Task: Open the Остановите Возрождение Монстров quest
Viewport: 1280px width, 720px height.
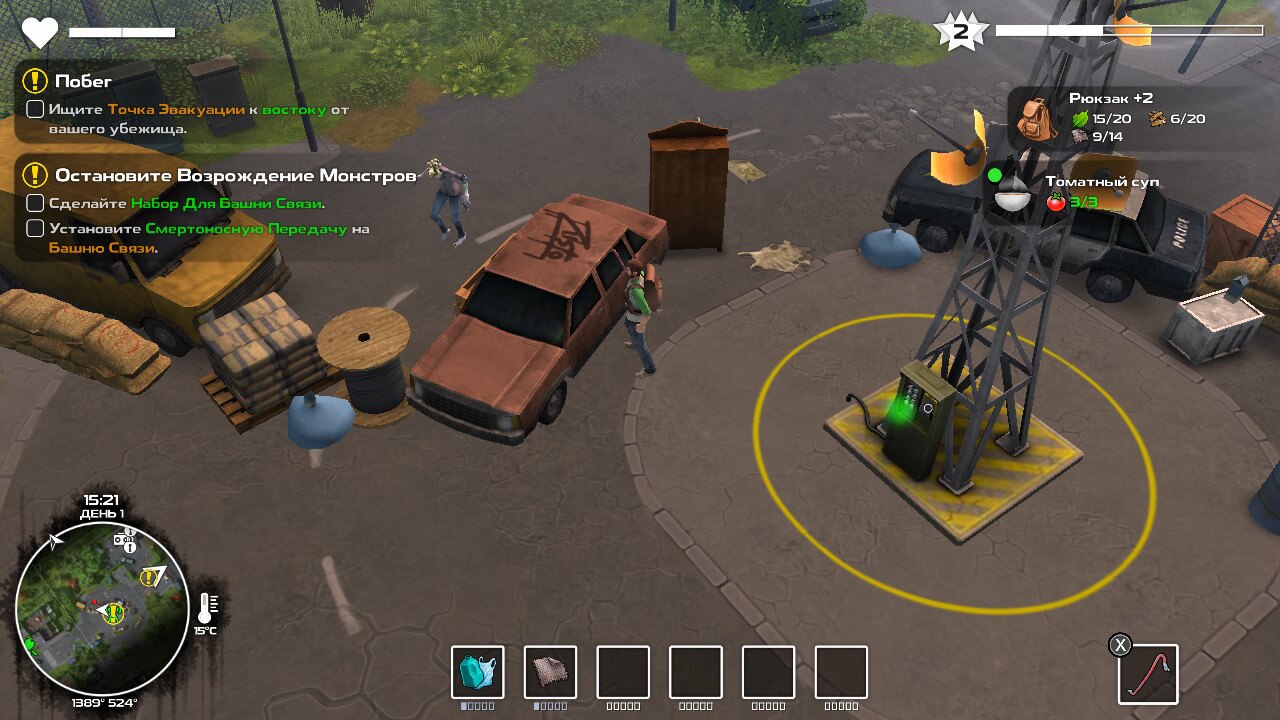Action: point(234,176)
